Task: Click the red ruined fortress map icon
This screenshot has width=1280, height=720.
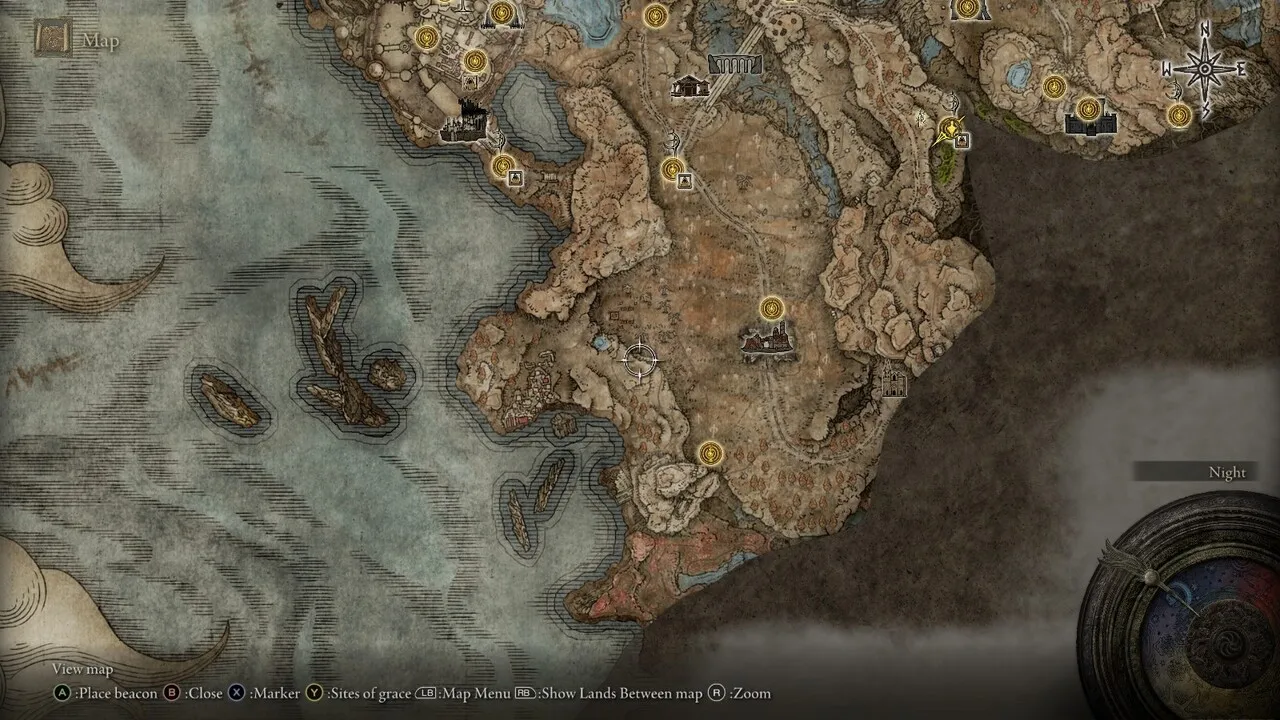Action: [768, 342]
